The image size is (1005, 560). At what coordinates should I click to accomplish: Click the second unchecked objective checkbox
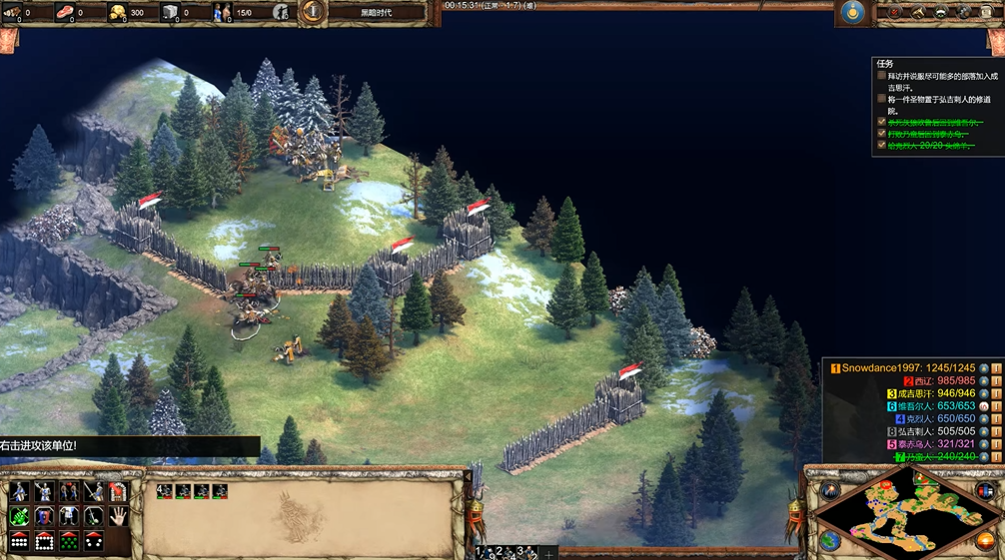click(881, 99)
